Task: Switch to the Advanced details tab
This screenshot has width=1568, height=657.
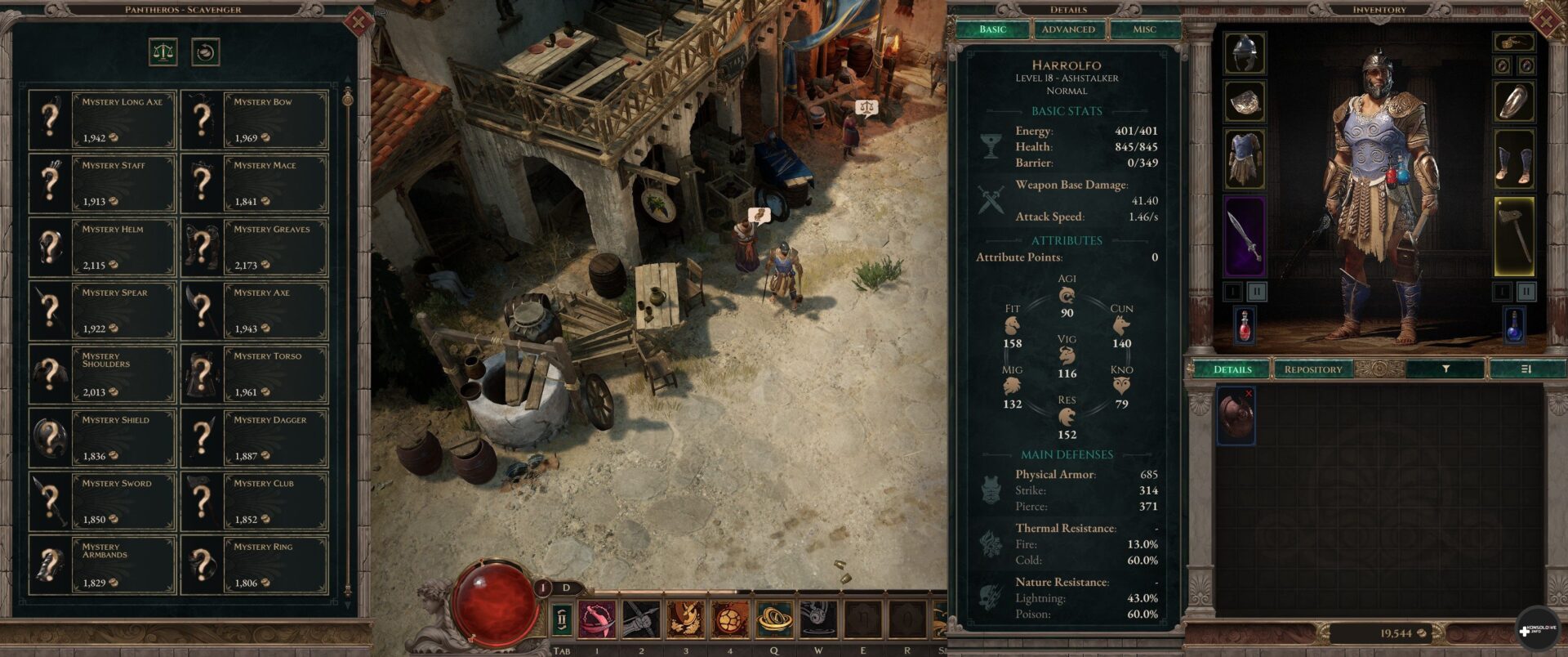Action: (1068, 29)
